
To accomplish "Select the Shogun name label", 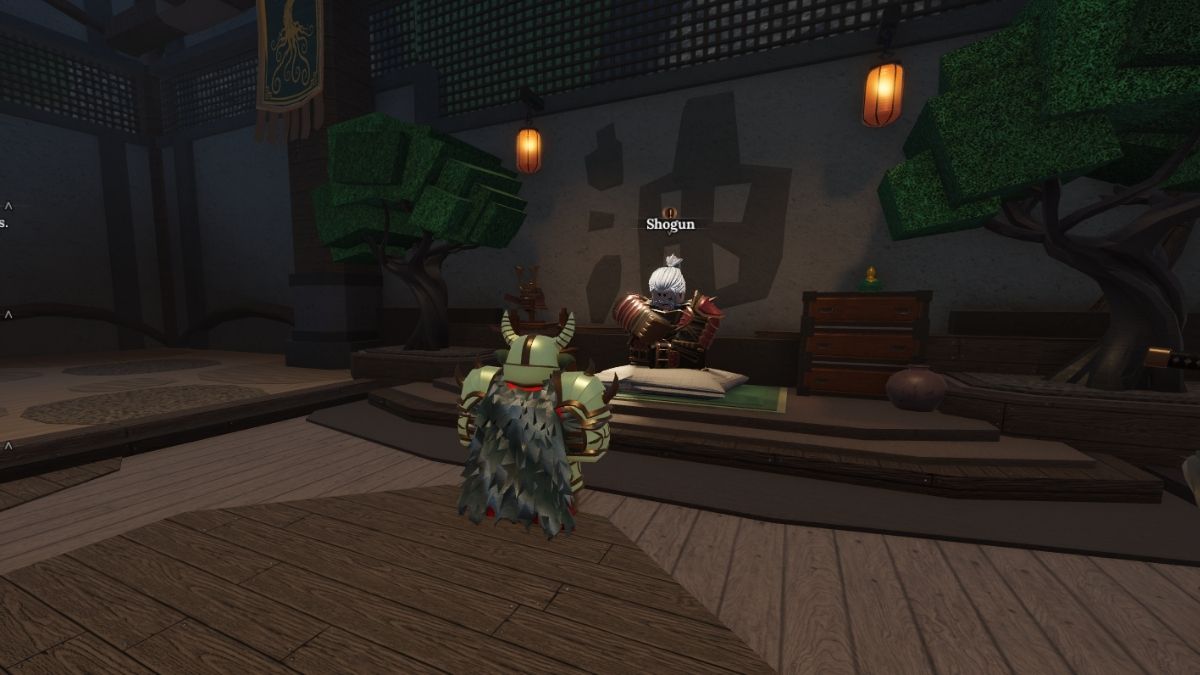I will click(x=670, y=225).
